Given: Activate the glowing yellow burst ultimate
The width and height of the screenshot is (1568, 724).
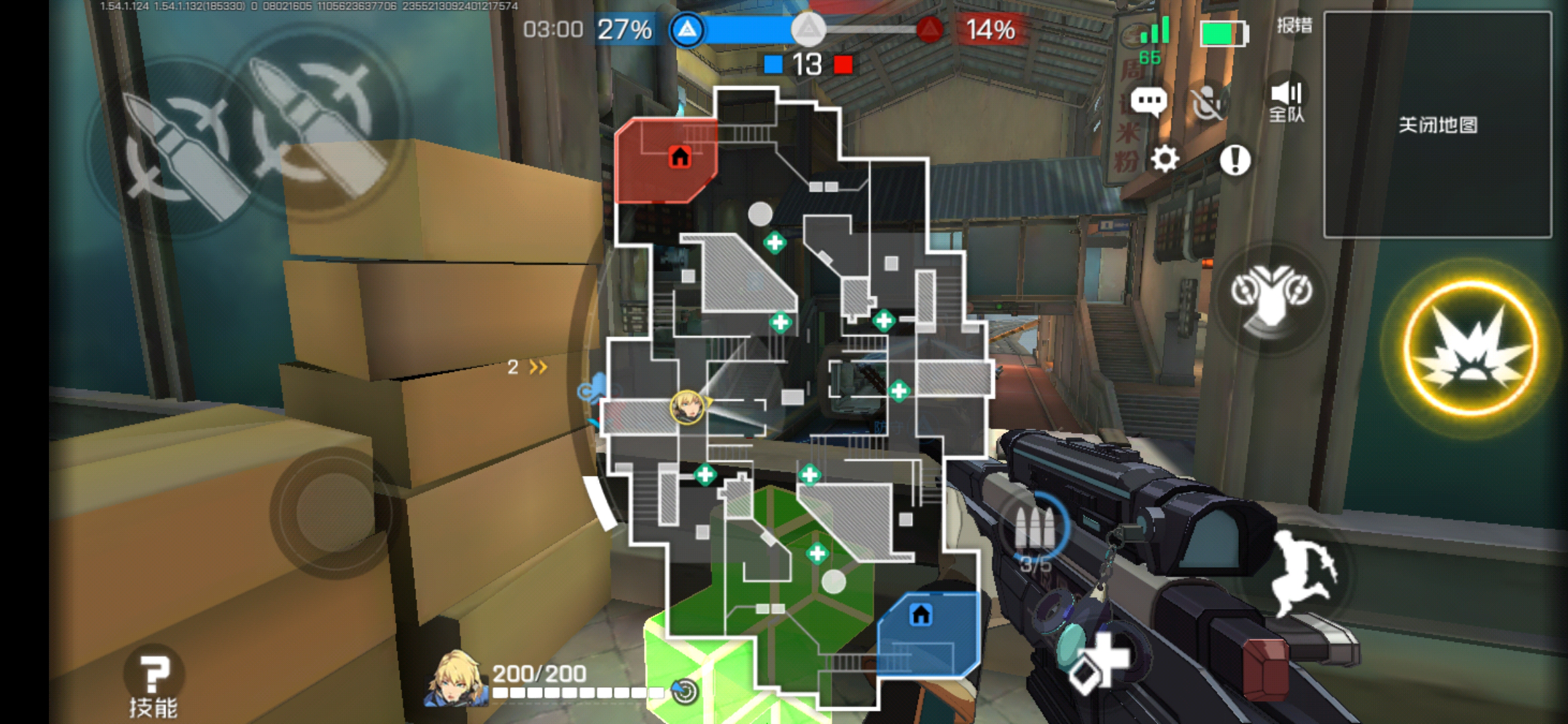Looking at the screenshot, I should coord(1471,347).
